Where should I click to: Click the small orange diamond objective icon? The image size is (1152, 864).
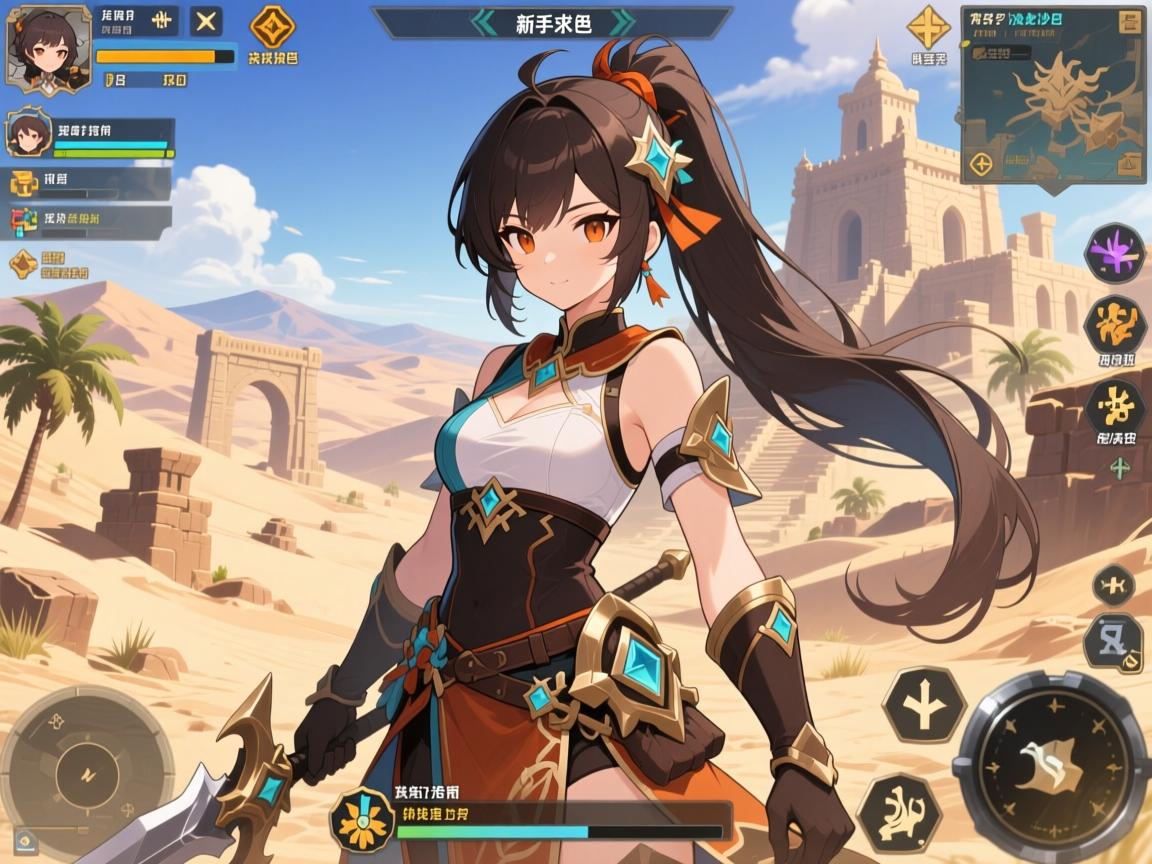coord(23,264)
